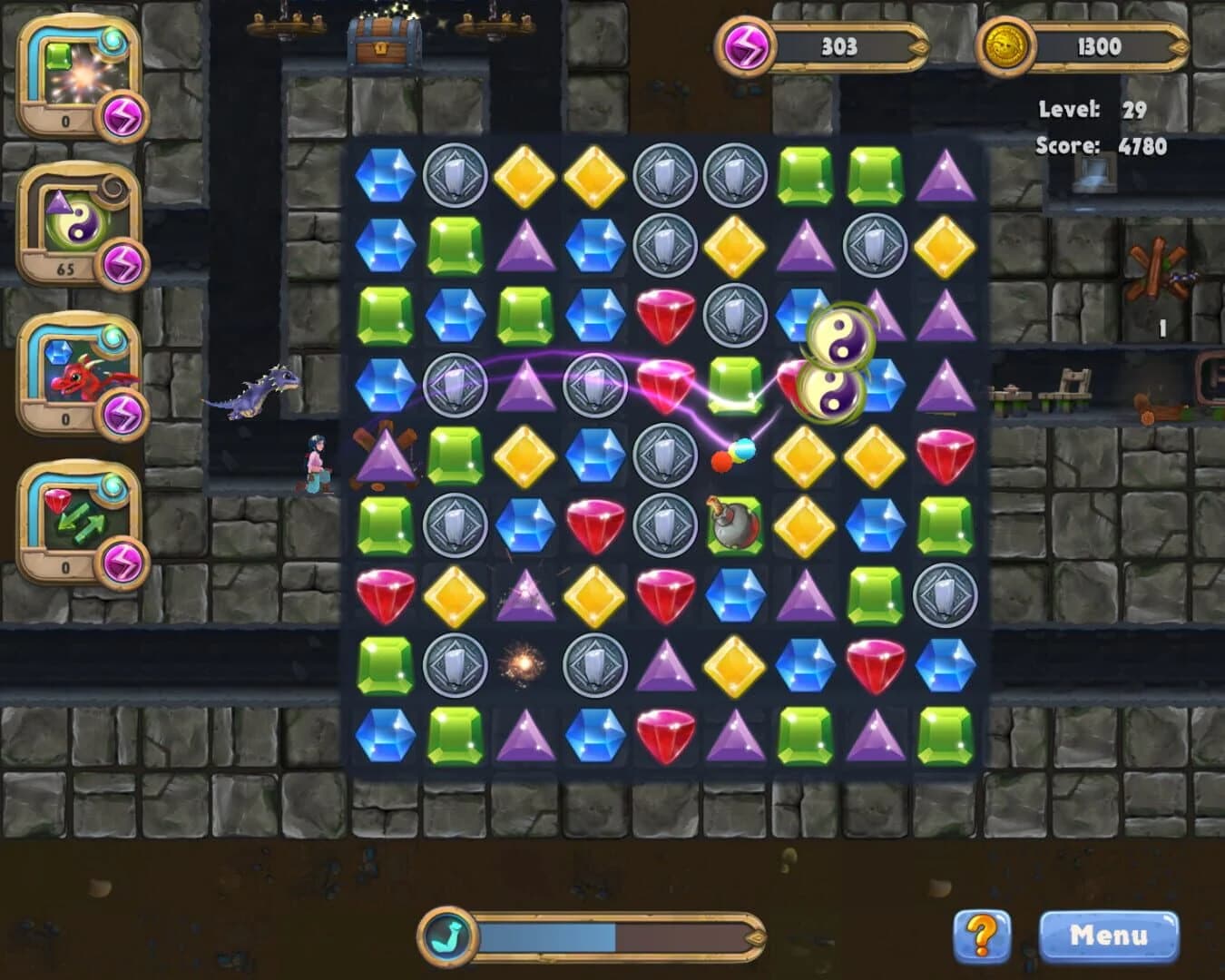
Task: Select the double yin-yang gem on the board
Action: coord(836,363)
